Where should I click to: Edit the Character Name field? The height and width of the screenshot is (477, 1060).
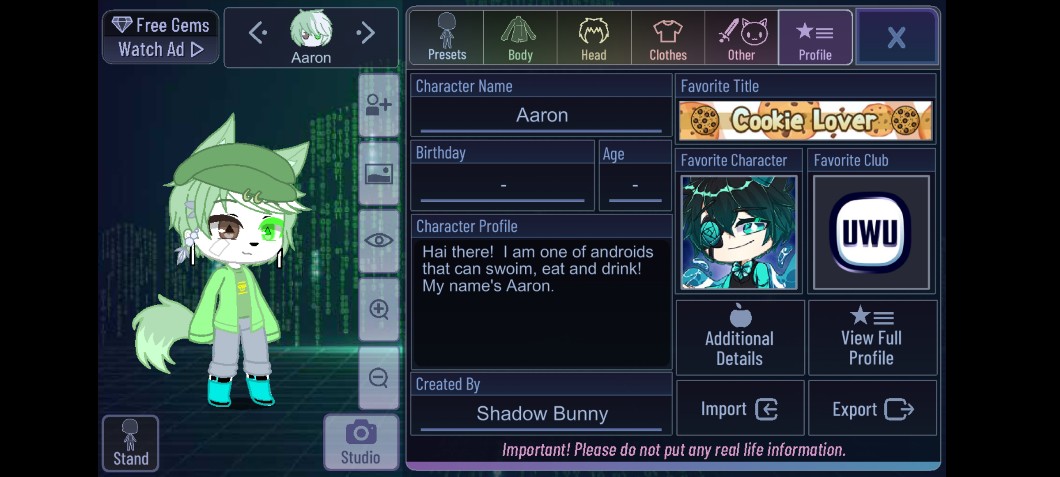tap(541, 116)
